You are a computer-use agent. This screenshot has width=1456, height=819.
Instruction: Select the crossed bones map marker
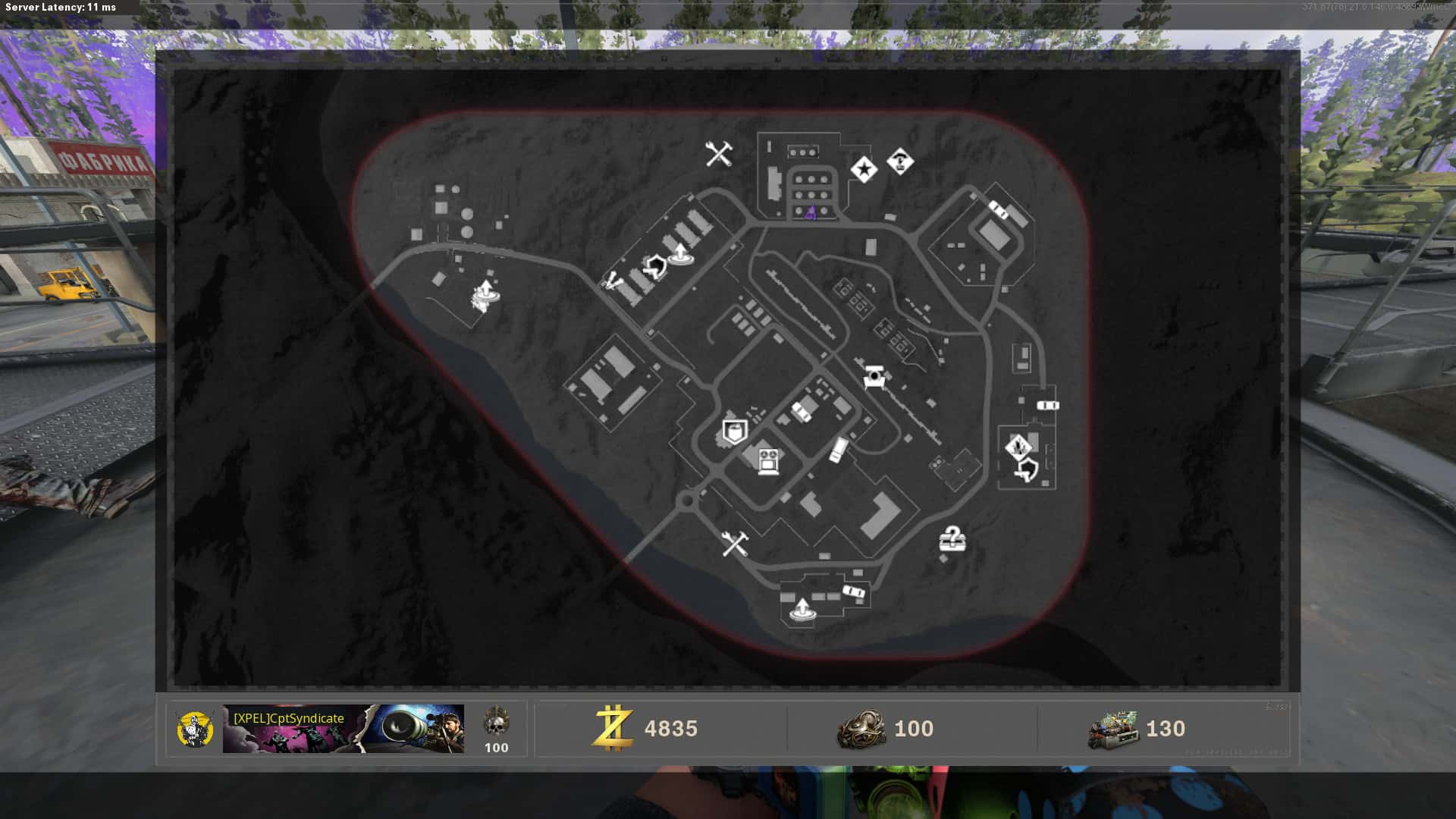[x=612, y=283]
